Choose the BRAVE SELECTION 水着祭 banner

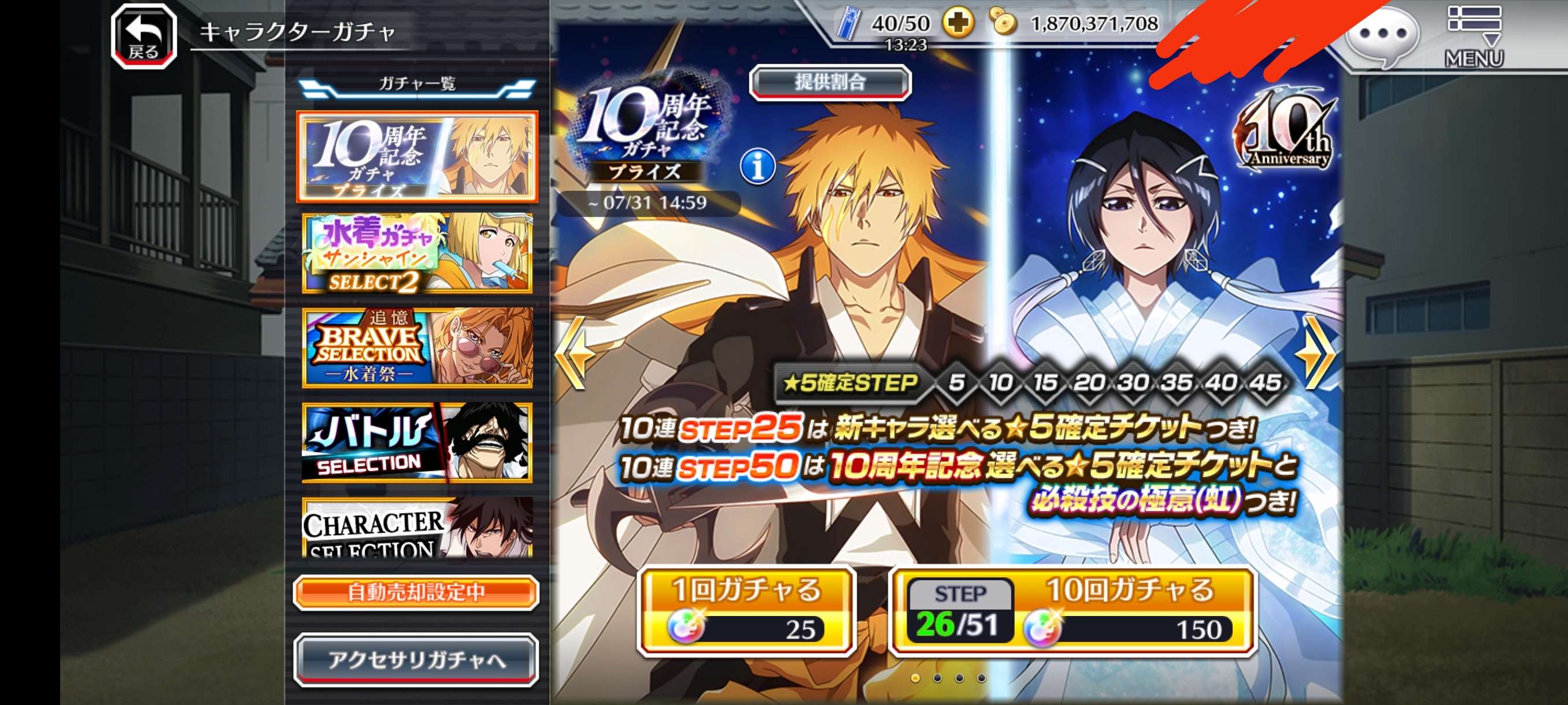[417, 347]
